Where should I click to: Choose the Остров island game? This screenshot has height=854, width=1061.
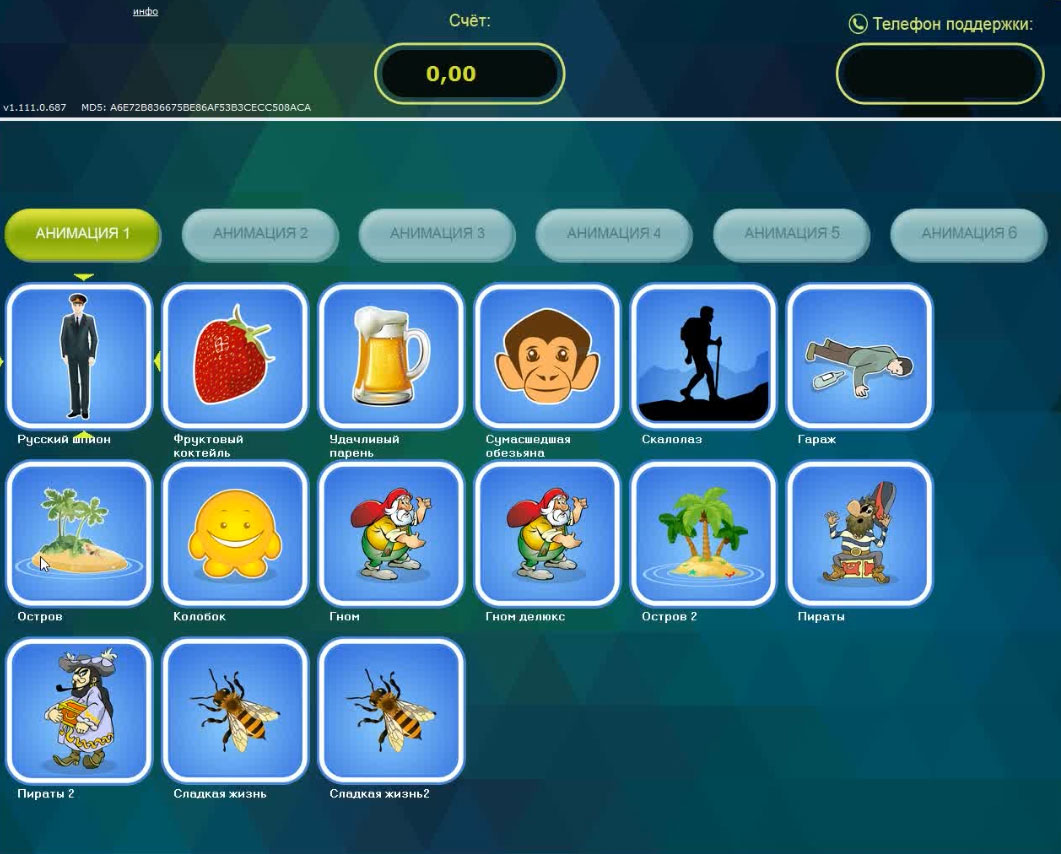coord(79,533)
